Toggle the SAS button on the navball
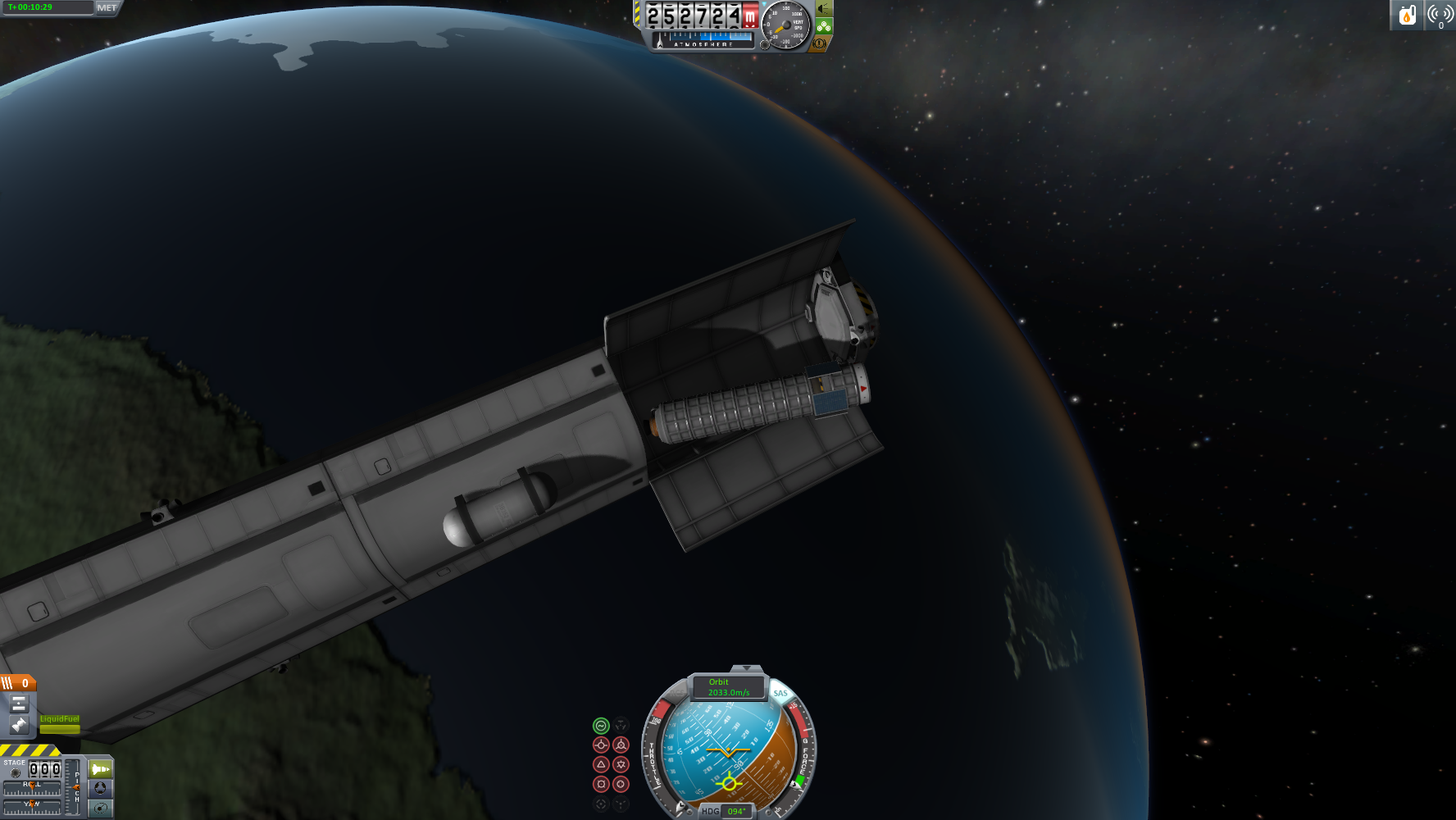This screenshot has width=1456, height=820. point(780,693)
